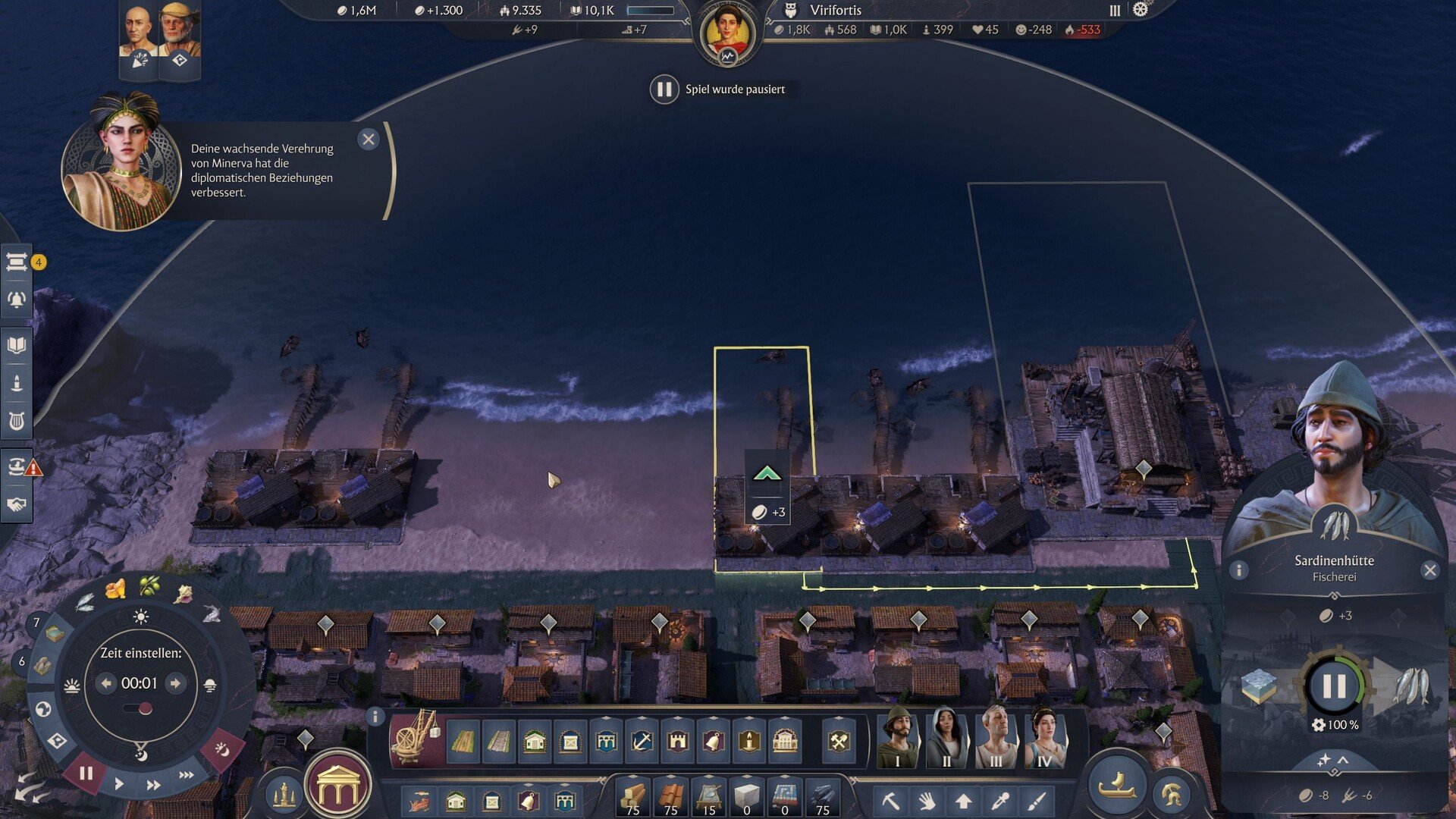
Task: Choose the crossed hammers production category
Action: [839, 741]
